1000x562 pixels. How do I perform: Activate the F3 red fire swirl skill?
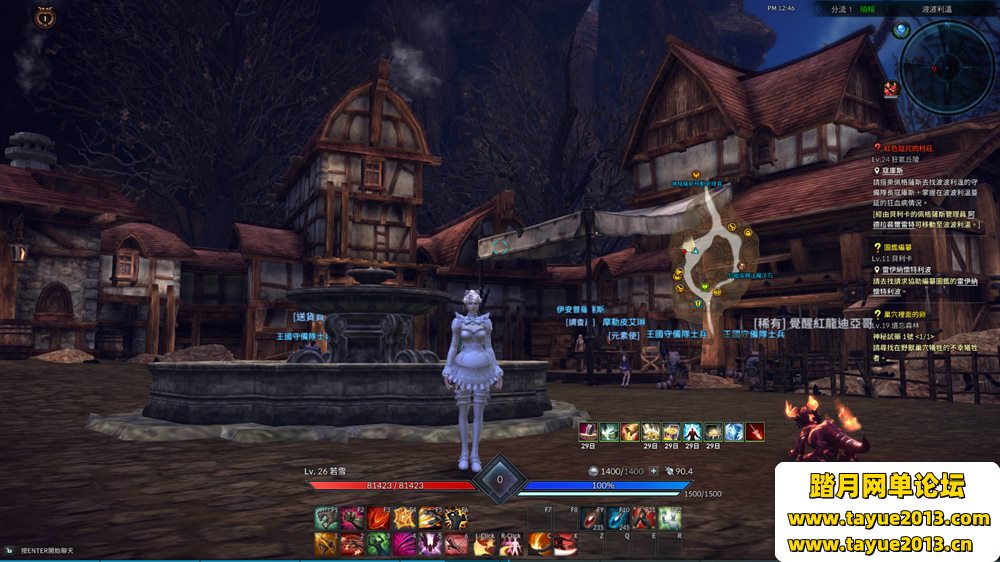(378, 518)
